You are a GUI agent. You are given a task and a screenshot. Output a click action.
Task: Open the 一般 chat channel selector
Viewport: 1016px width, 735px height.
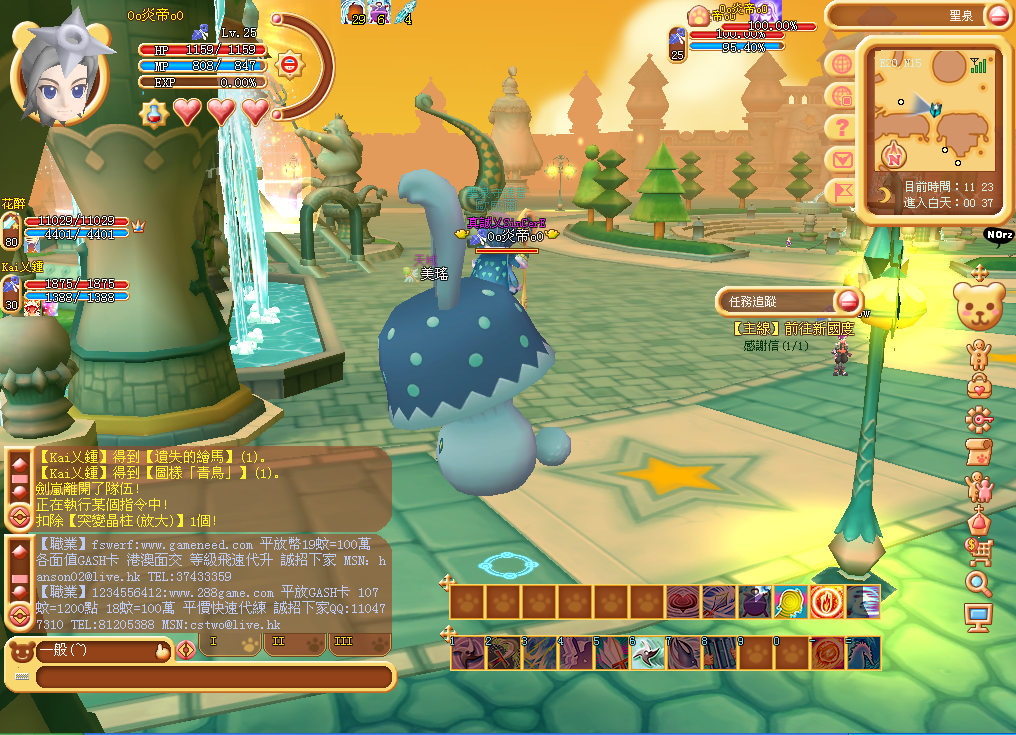pos(100,651)
